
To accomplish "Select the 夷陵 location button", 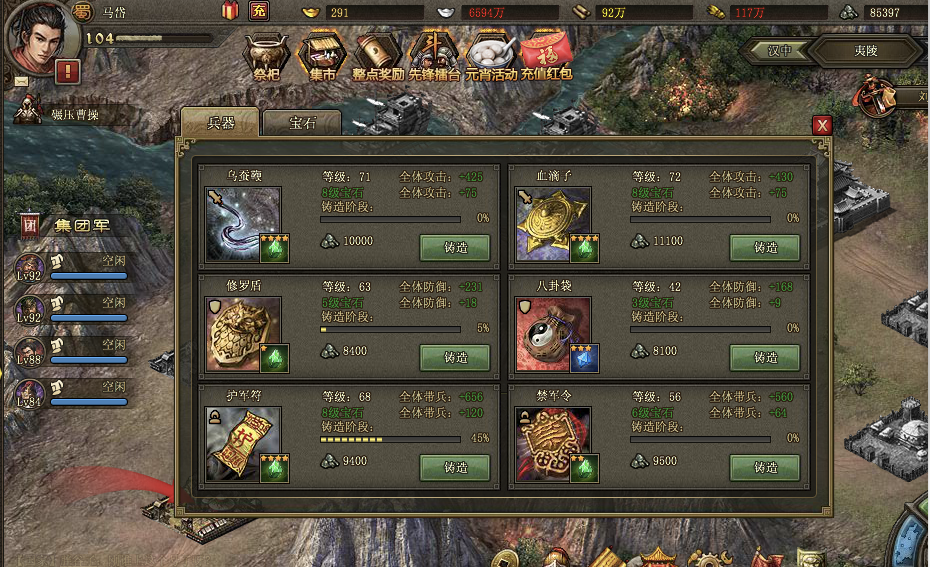I will [865, 50].
